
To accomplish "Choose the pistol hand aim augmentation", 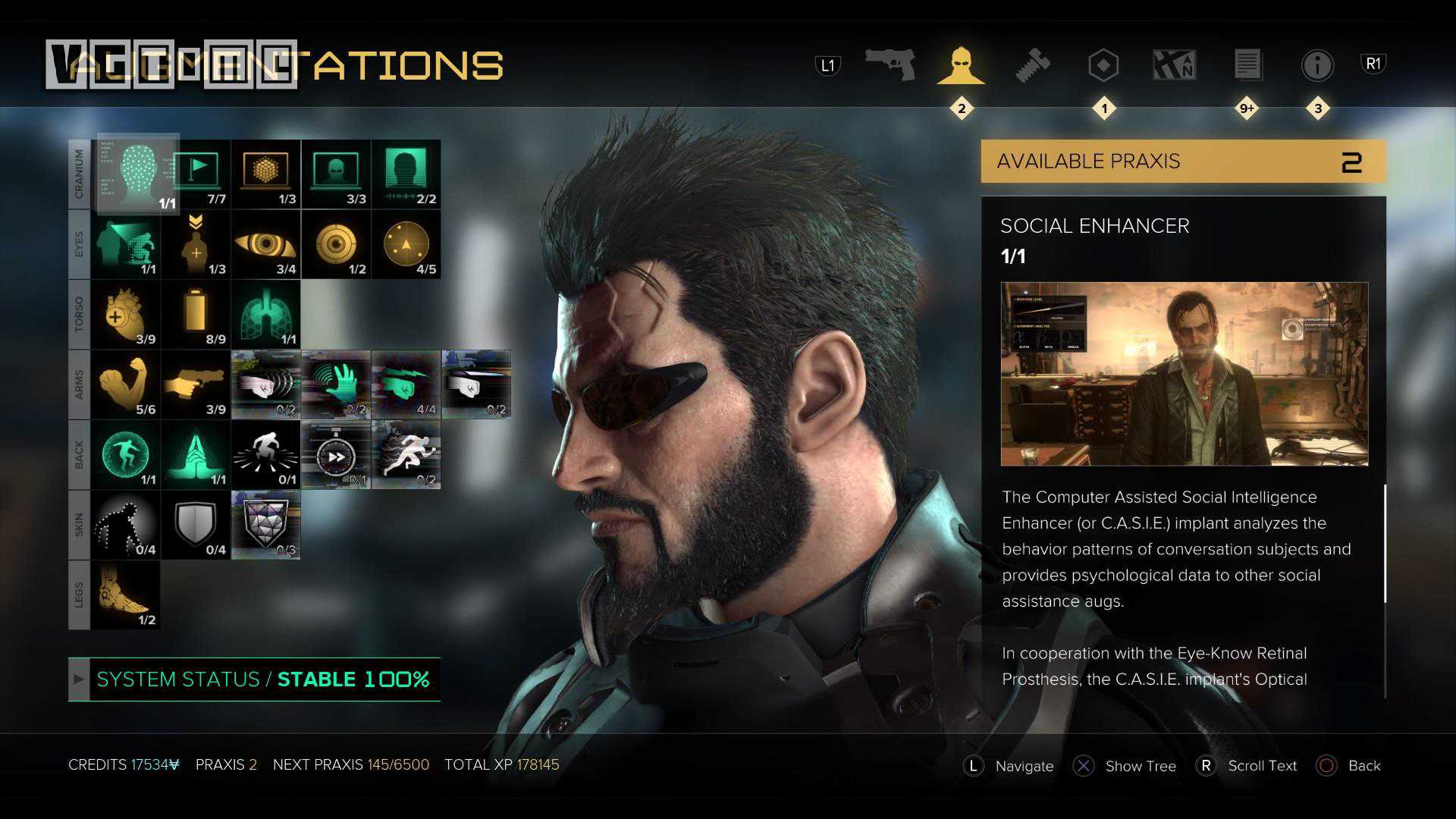I will pyautogui.click(x=196, y=384).
